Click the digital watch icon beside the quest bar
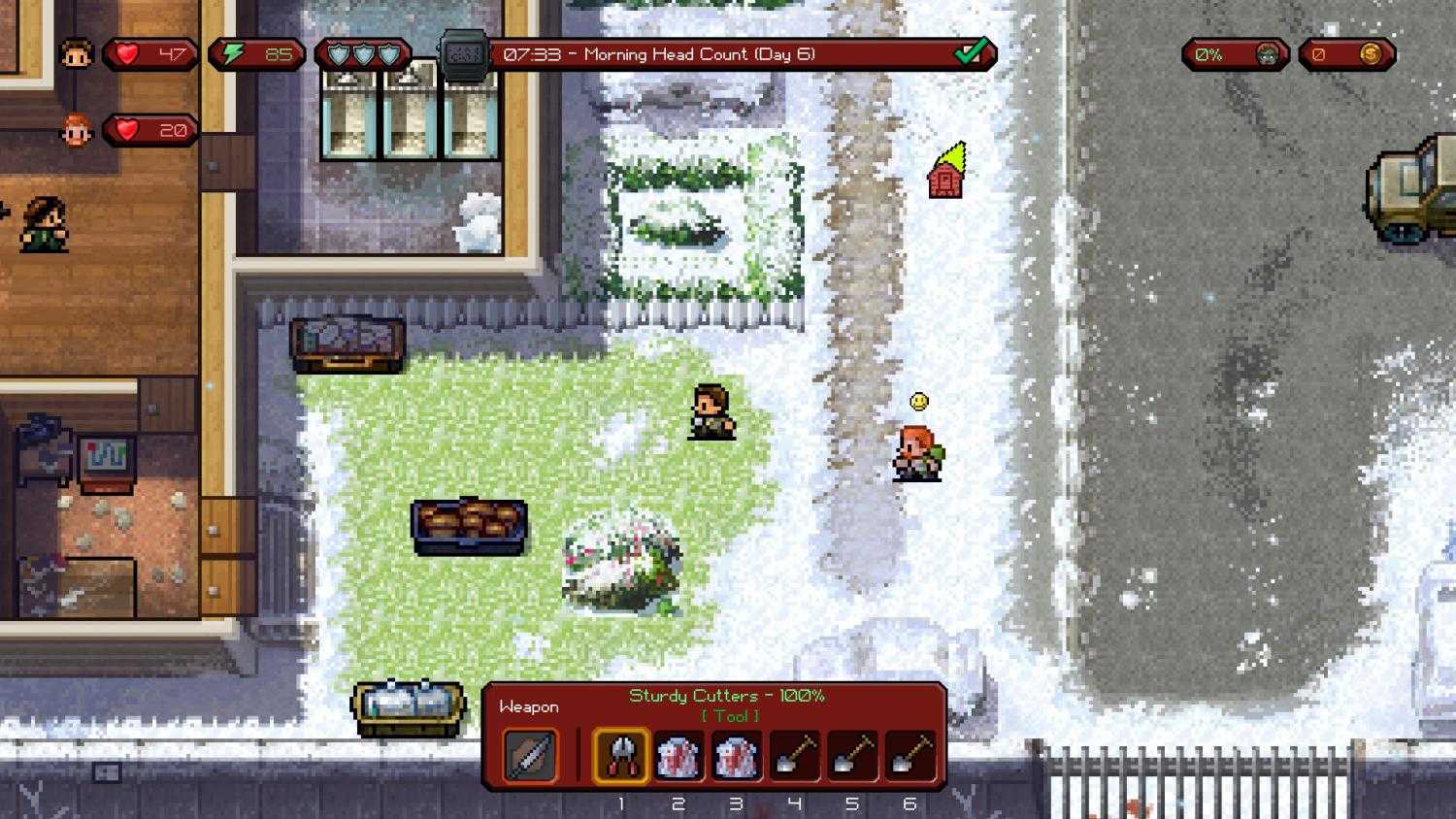The image size is (1456, 819). [461, 51]
